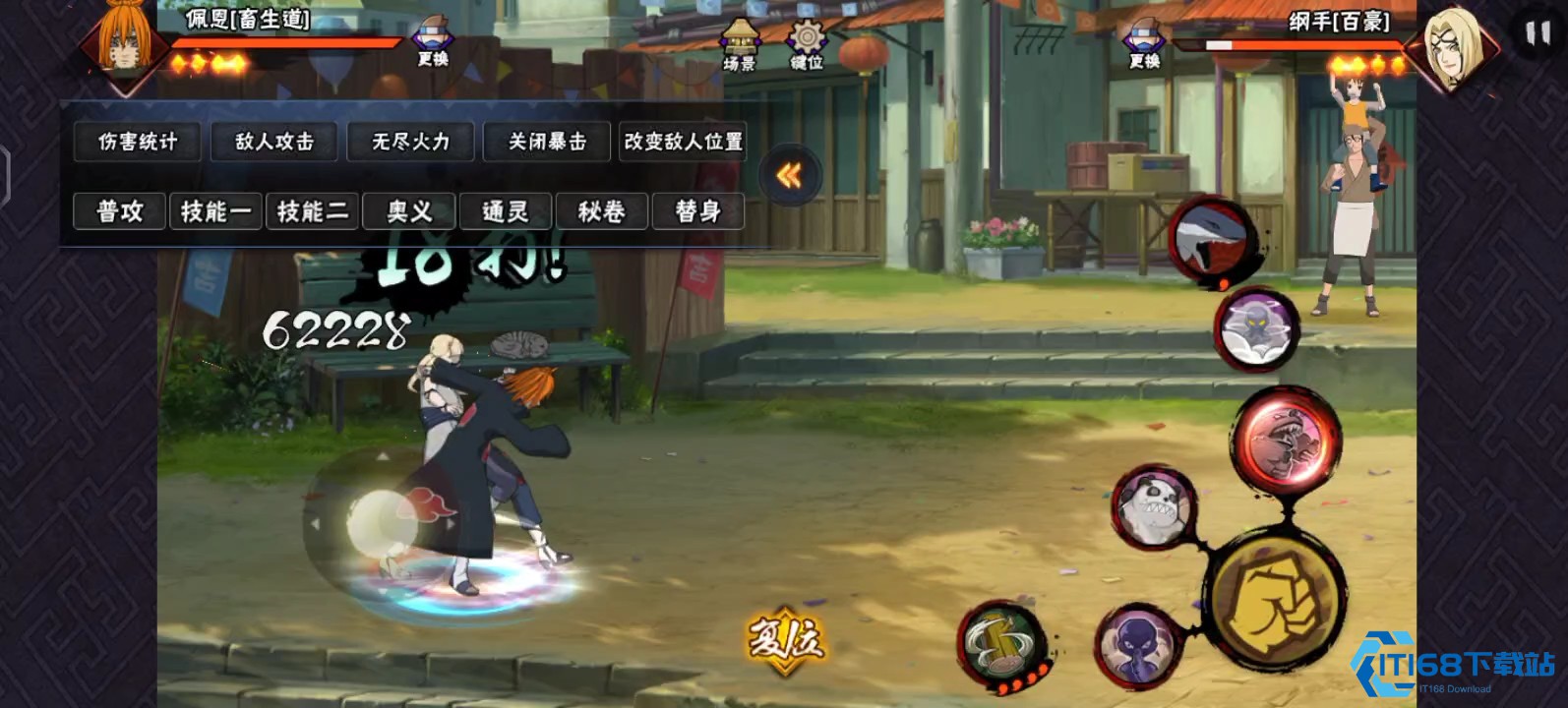The image size is (1568, 708).
Task: Open the 伤害统计 damage statistics button
Action: (x=138, y=142)
